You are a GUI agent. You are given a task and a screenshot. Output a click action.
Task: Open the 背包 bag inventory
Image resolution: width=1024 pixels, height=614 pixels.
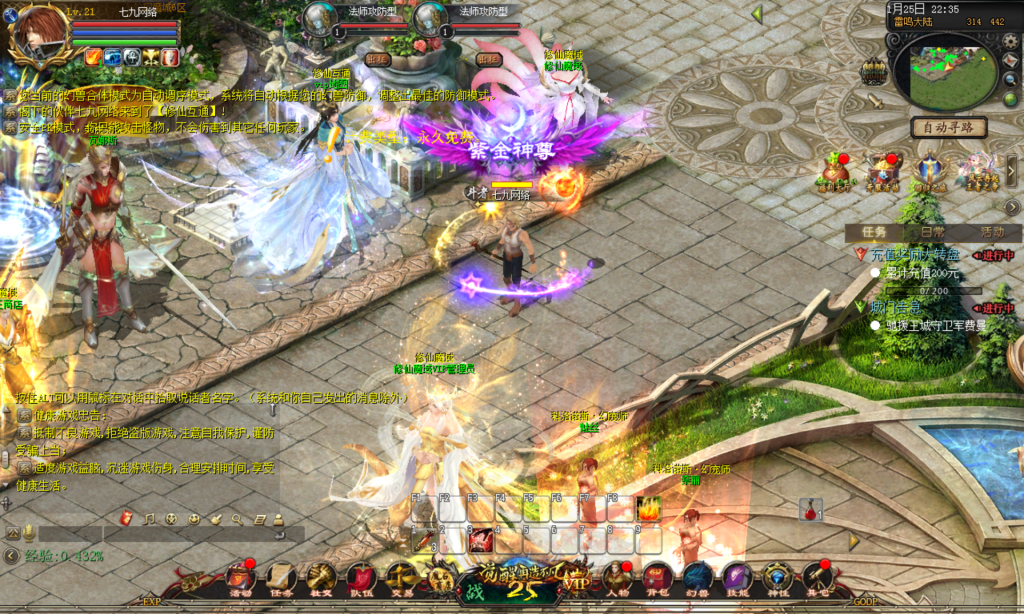pyautogui.click(x=656, y=577)
